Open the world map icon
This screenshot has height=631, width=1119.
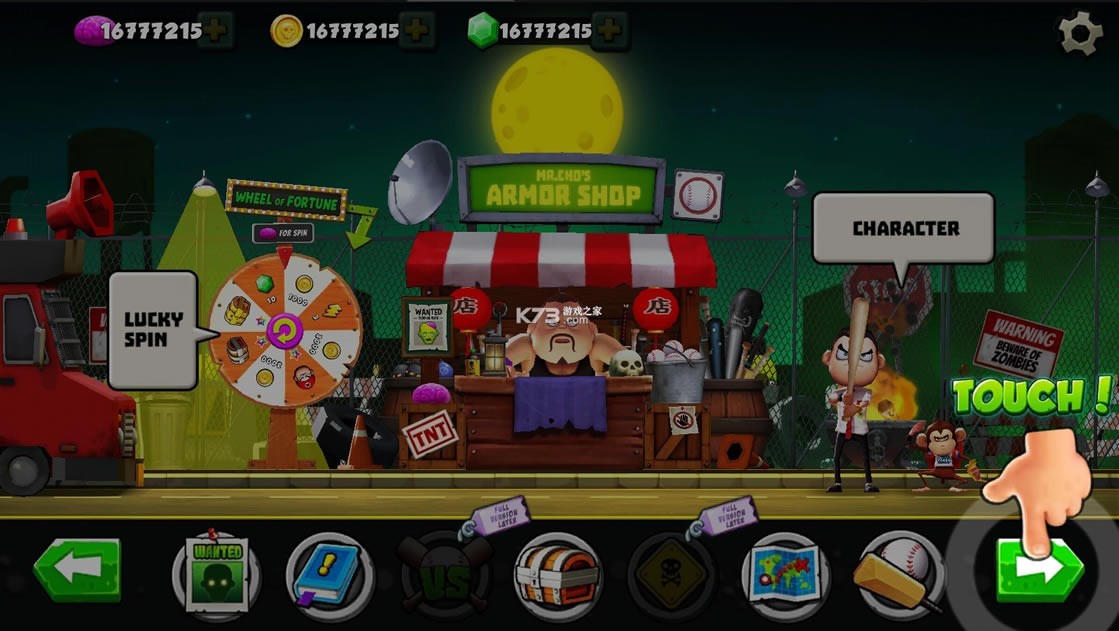click(x=786, y=576)
